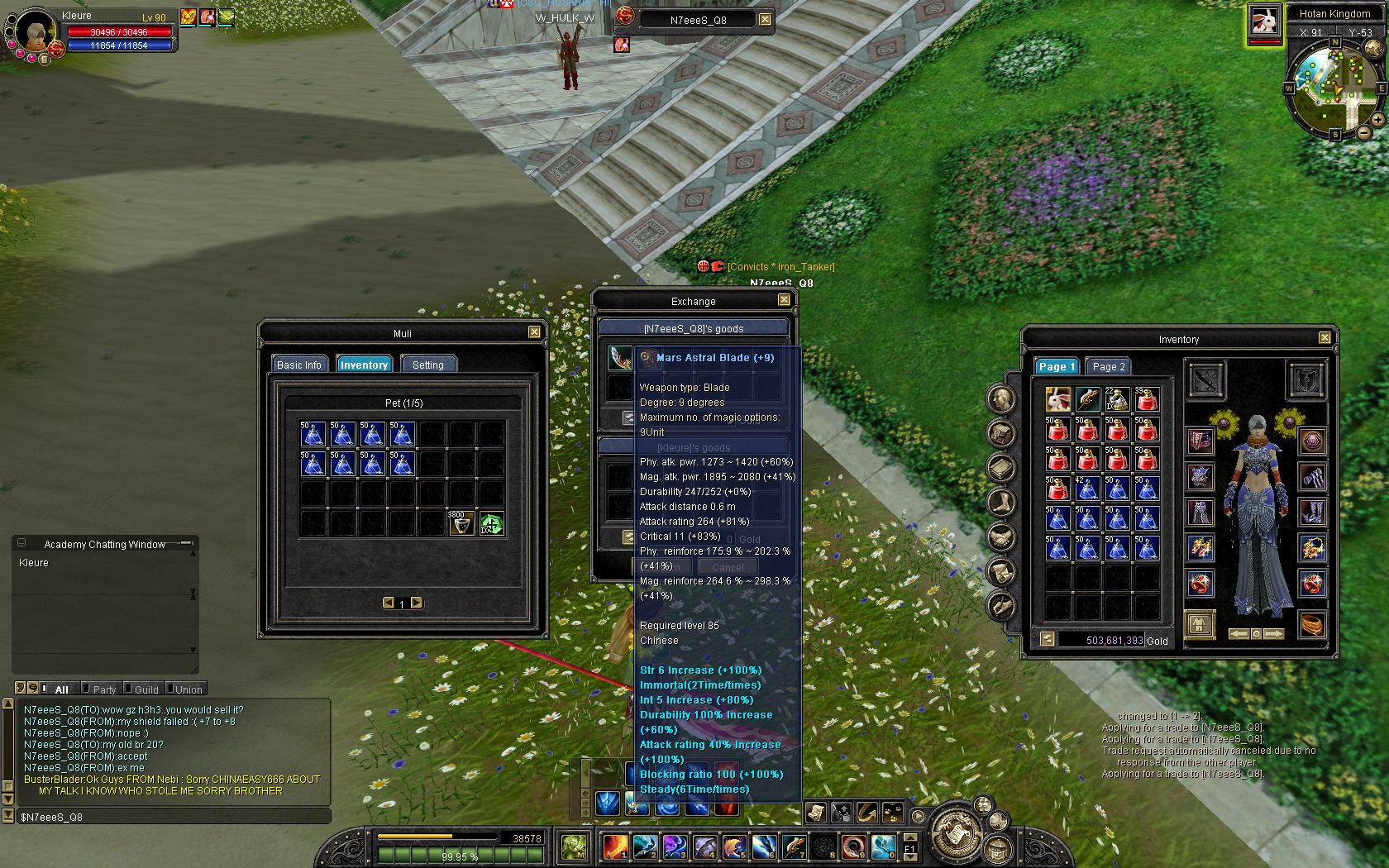This screenshot has height=868, width=1389.
Task: Go to the next pet inventory page
Action: click(x=417, y=603)
